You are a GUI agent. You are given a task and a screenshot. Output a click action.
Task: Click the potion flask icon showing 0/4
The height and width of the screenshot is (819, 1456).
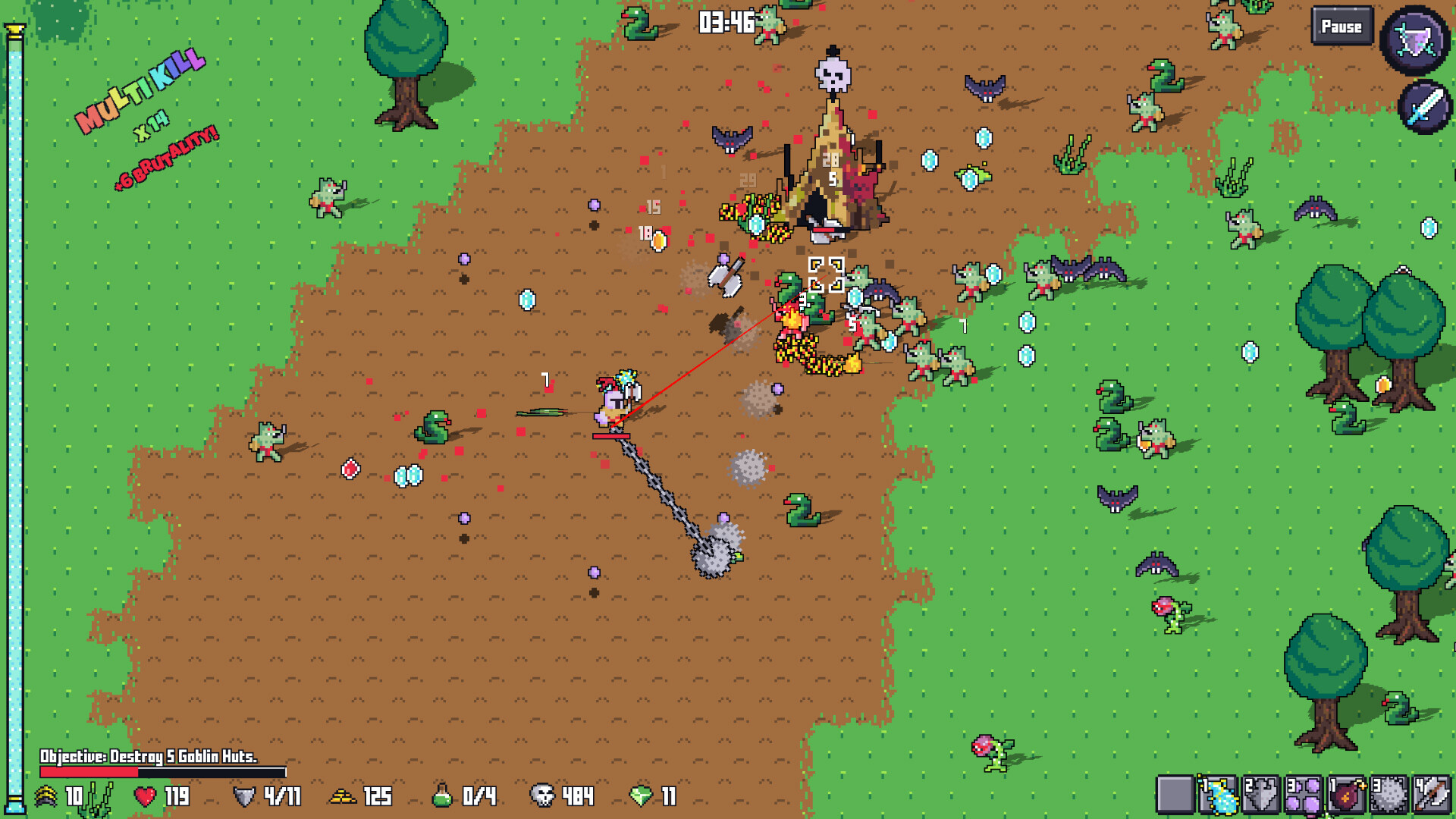[444, 797]
